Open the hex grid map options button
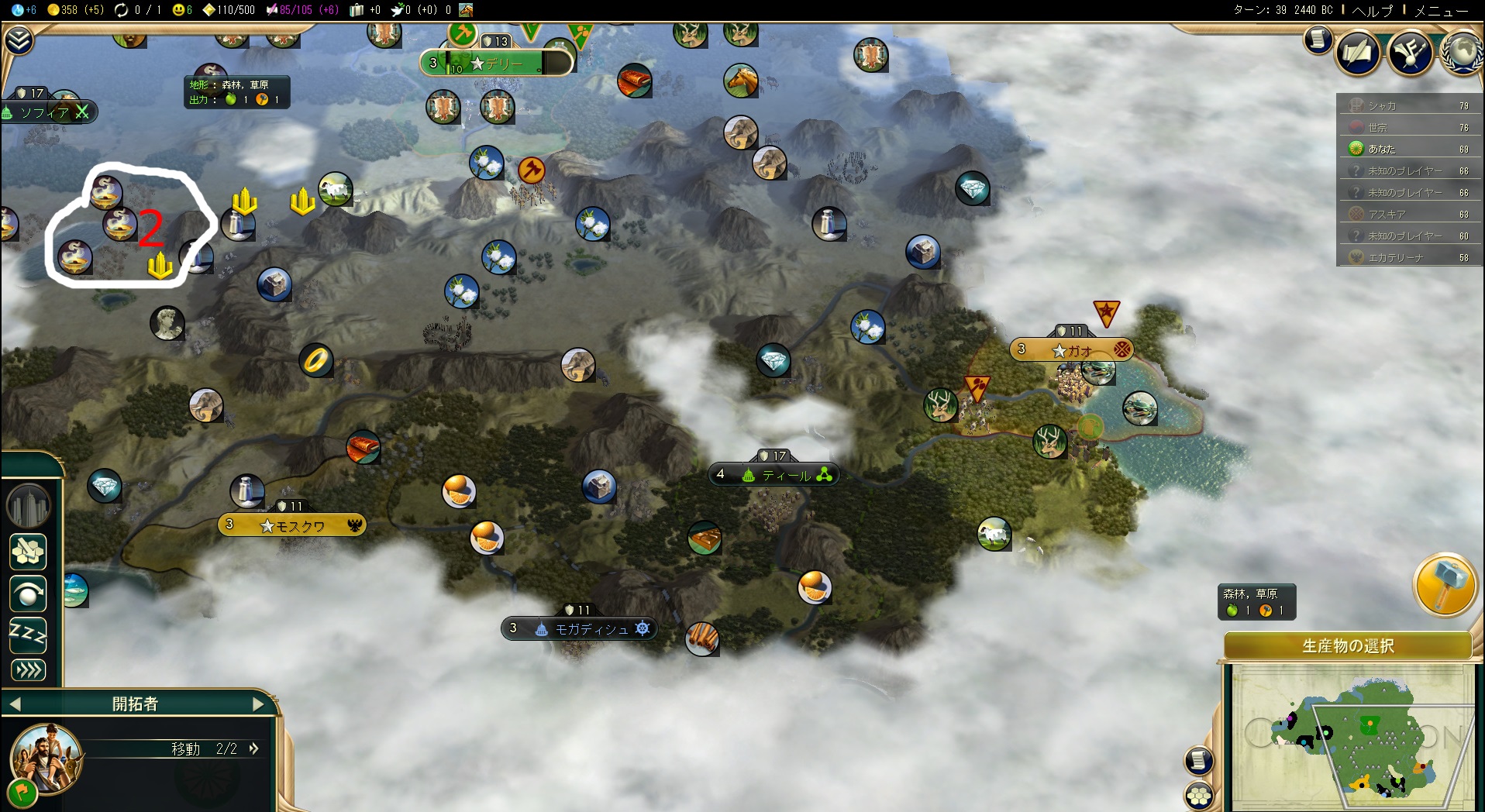Screen dimensions: 1485x812 pyautogui.click(x=1199, y=795)
